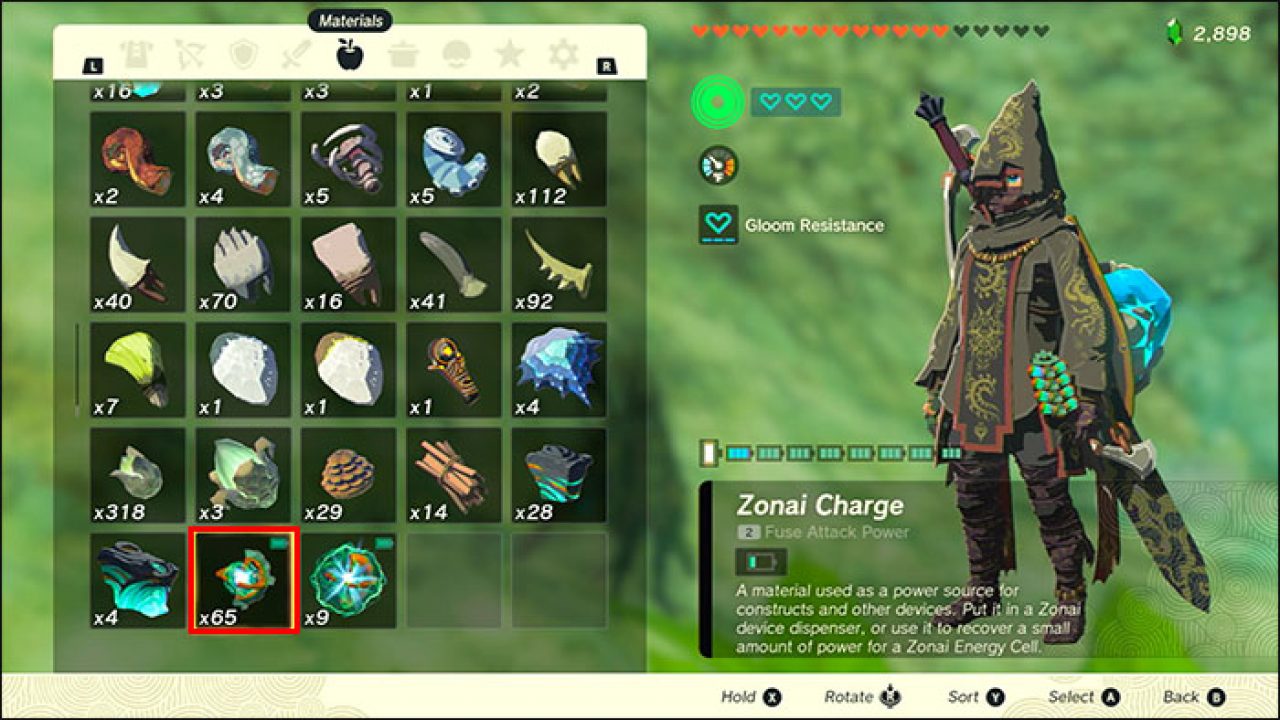Select the Zonaite ore stack of 28
The width and height of the screenshot is (1280, 720).
[559, 475]
